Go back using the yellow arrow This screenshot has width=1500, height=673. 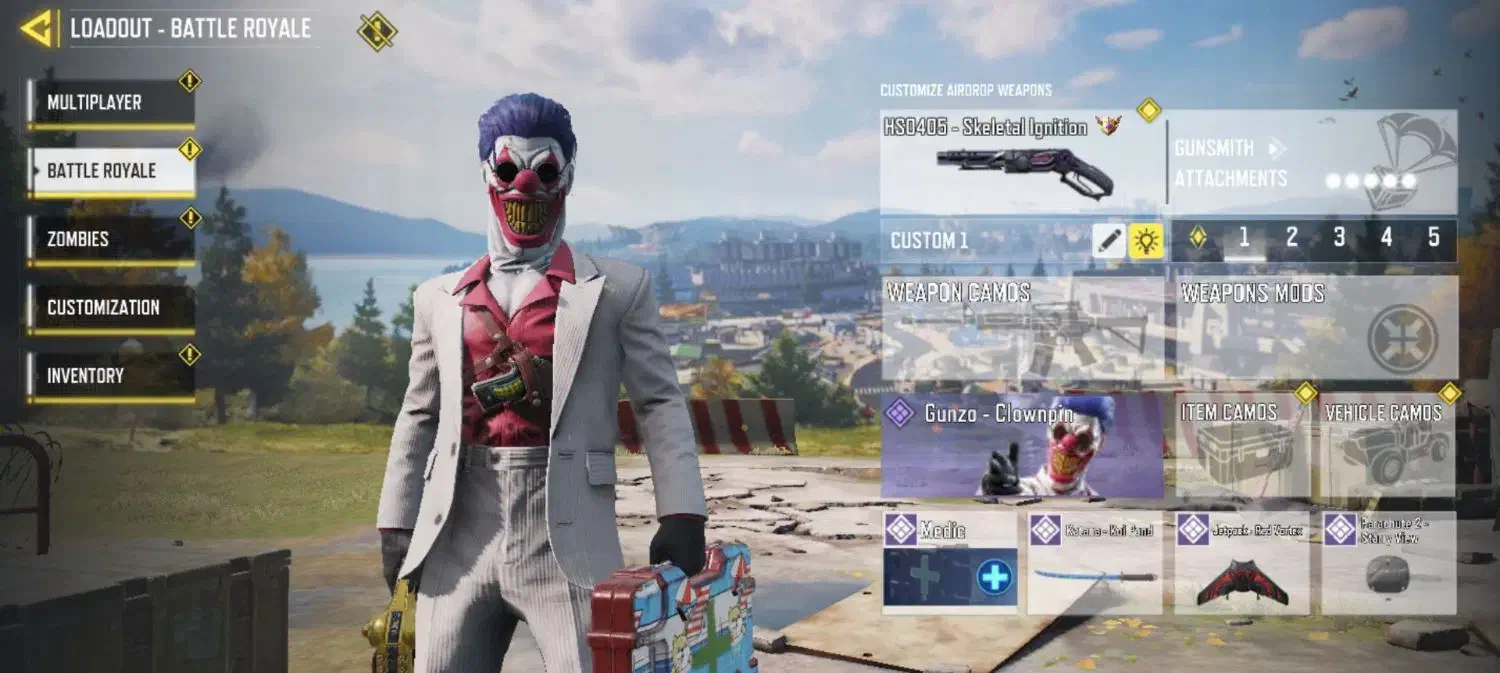[x=38, y=29]
